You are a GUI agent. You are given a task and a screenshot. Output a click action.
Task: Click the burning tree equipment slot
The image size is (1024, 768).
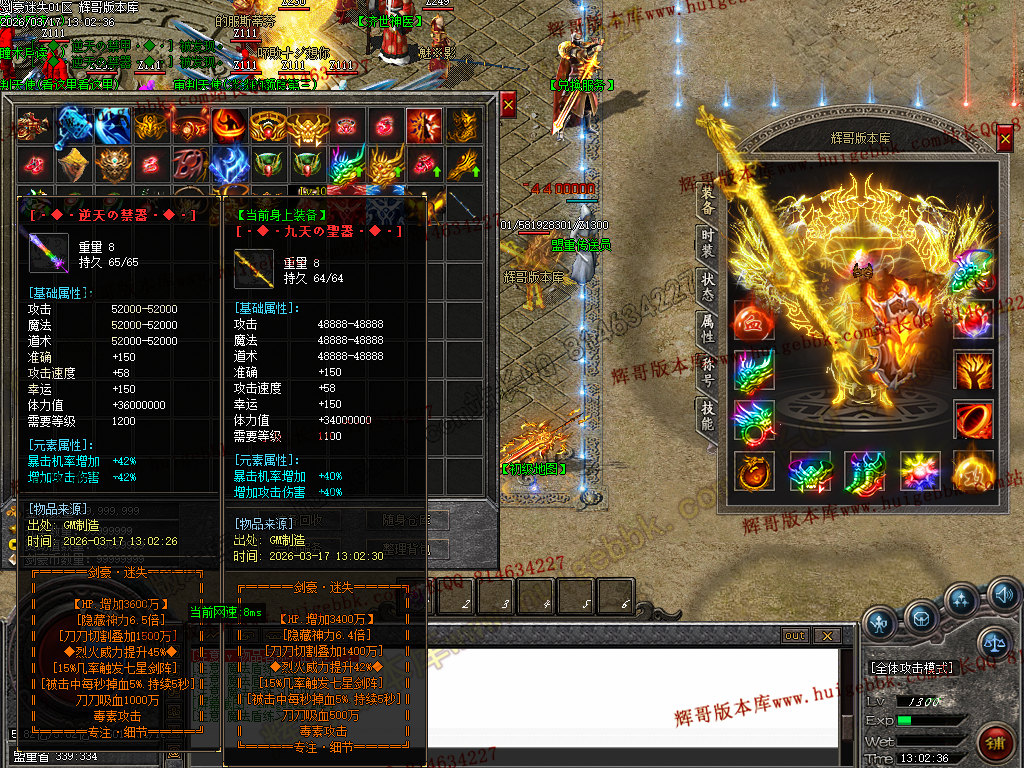(973, 371)
